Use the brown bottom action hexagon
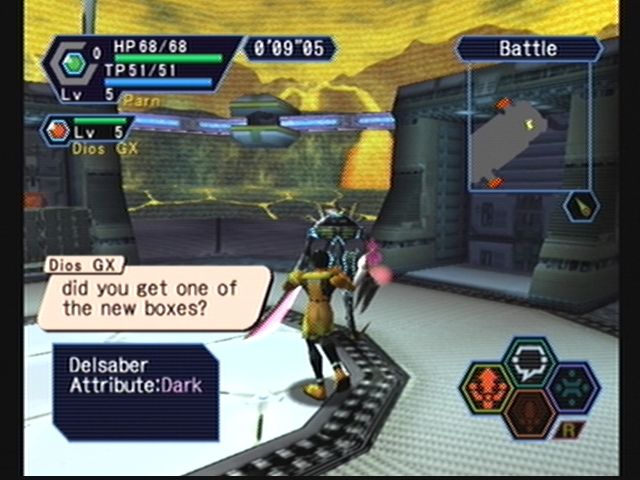640x480 pixels. click(x=530, y=412)
